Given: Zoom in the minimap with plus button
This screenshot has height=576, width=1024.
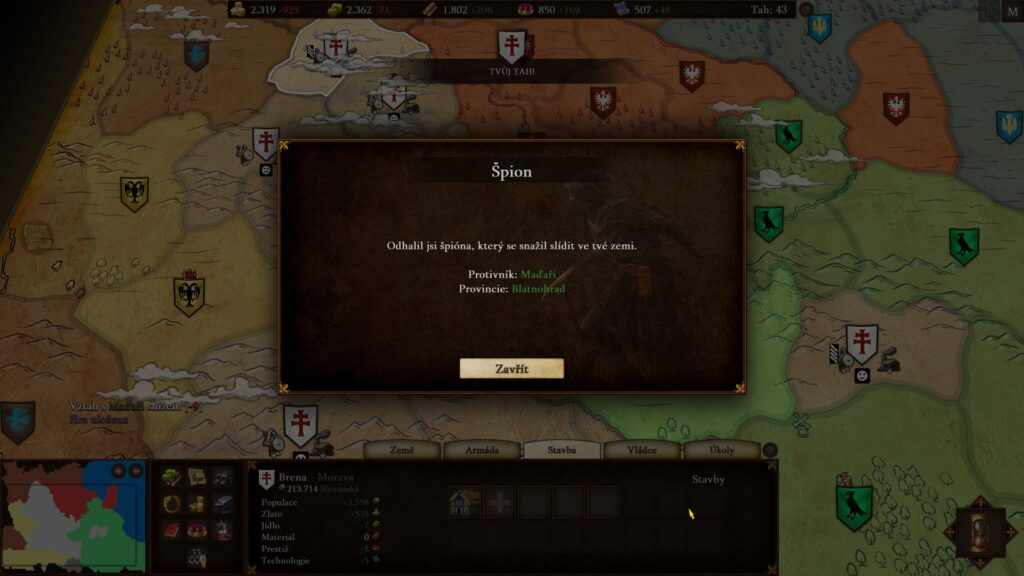Looking at the screenshot, I should pyautogui.click(x=118, y=471).
